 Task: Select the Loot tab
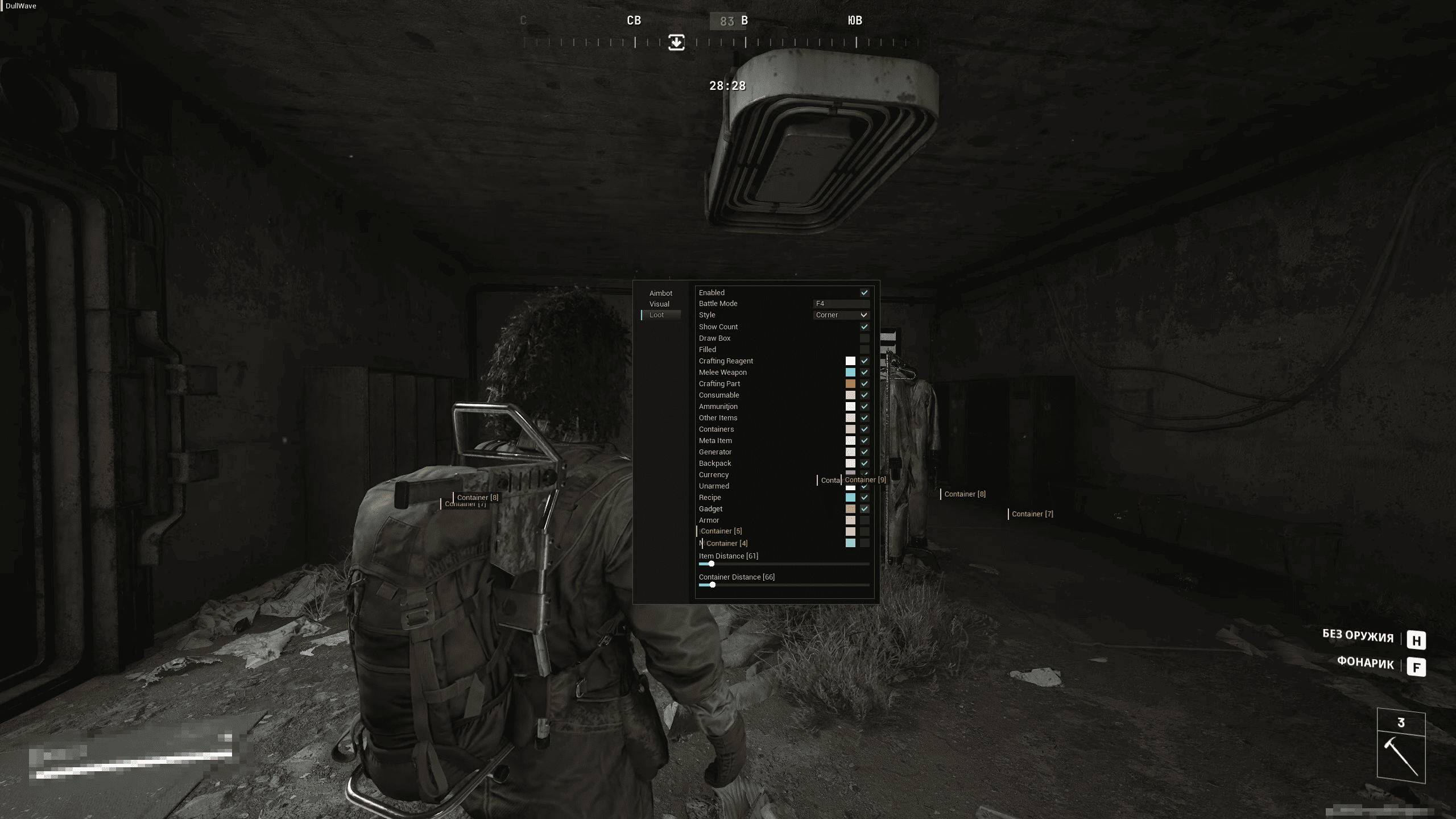[x=657, y=314]
